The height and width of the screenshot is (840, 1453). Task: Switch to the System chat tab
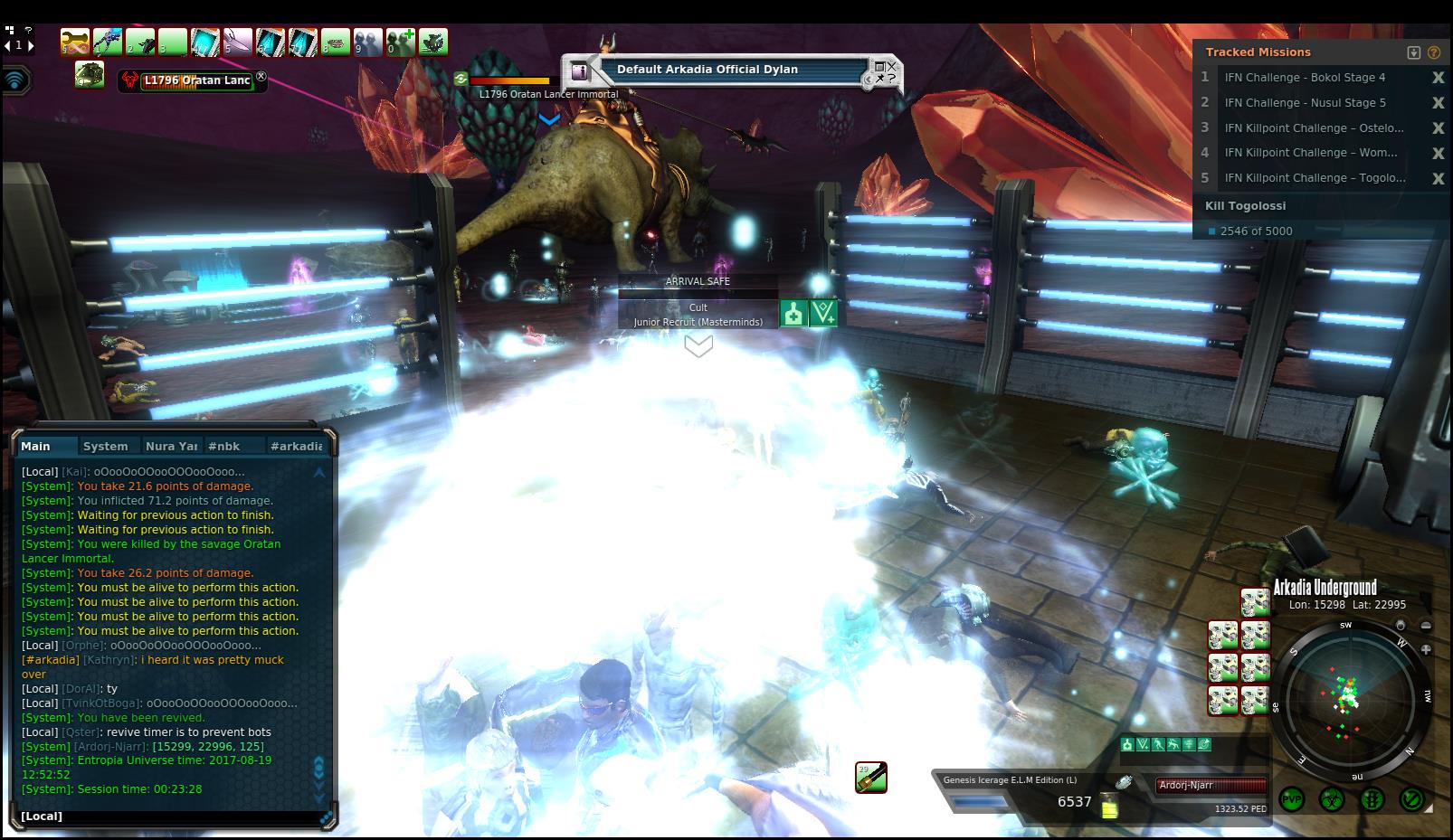pyautogui.click(x=105, y=446)
